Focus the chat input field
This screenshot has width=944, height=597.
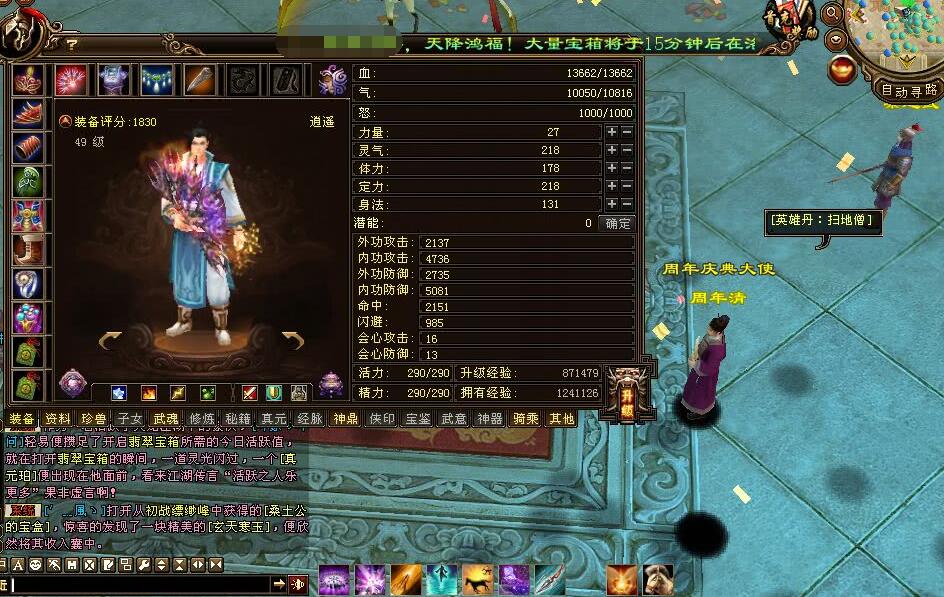140,584
